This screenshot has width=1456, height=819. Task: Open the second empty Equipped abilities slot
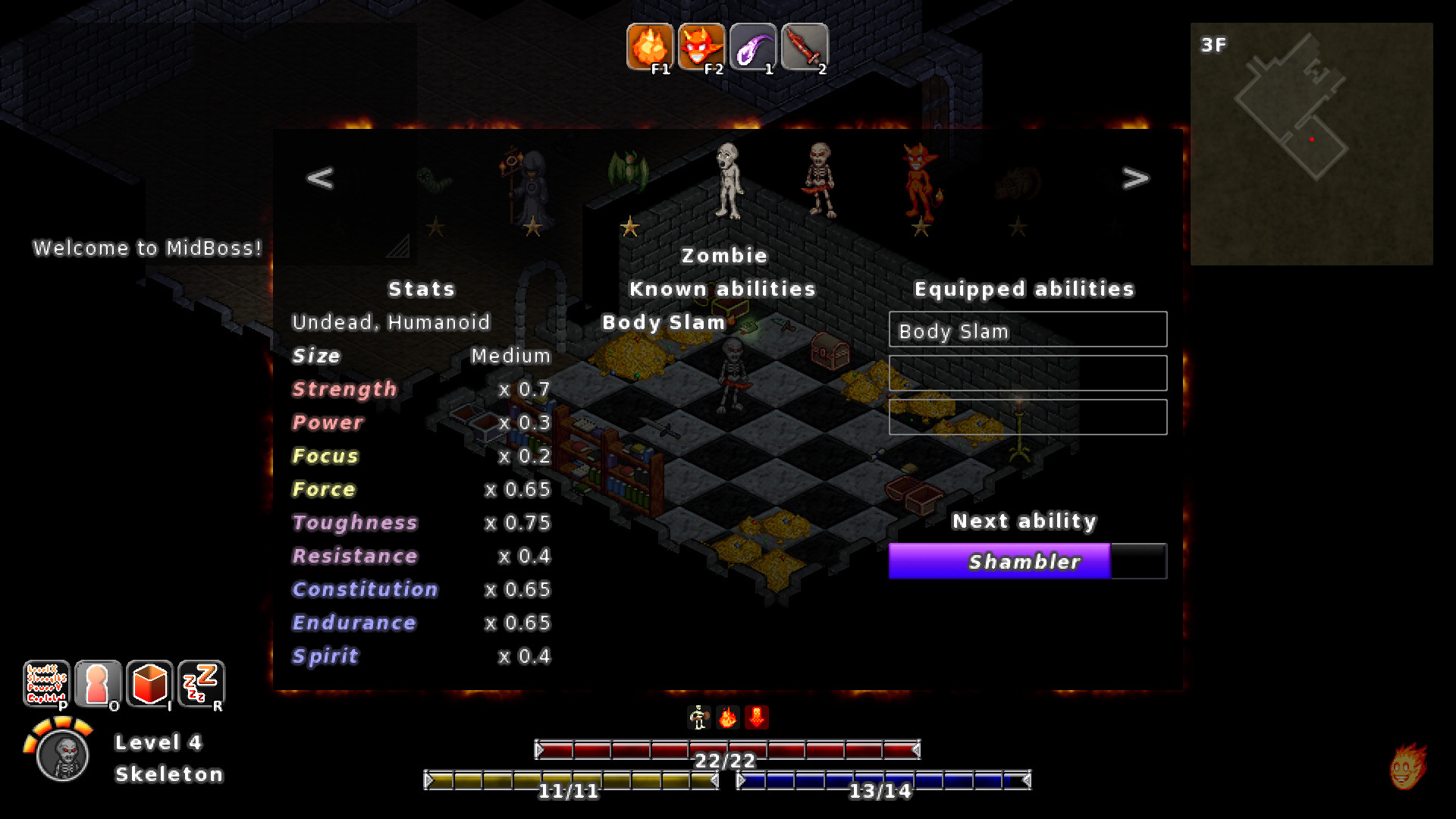tap(1028, 373)
